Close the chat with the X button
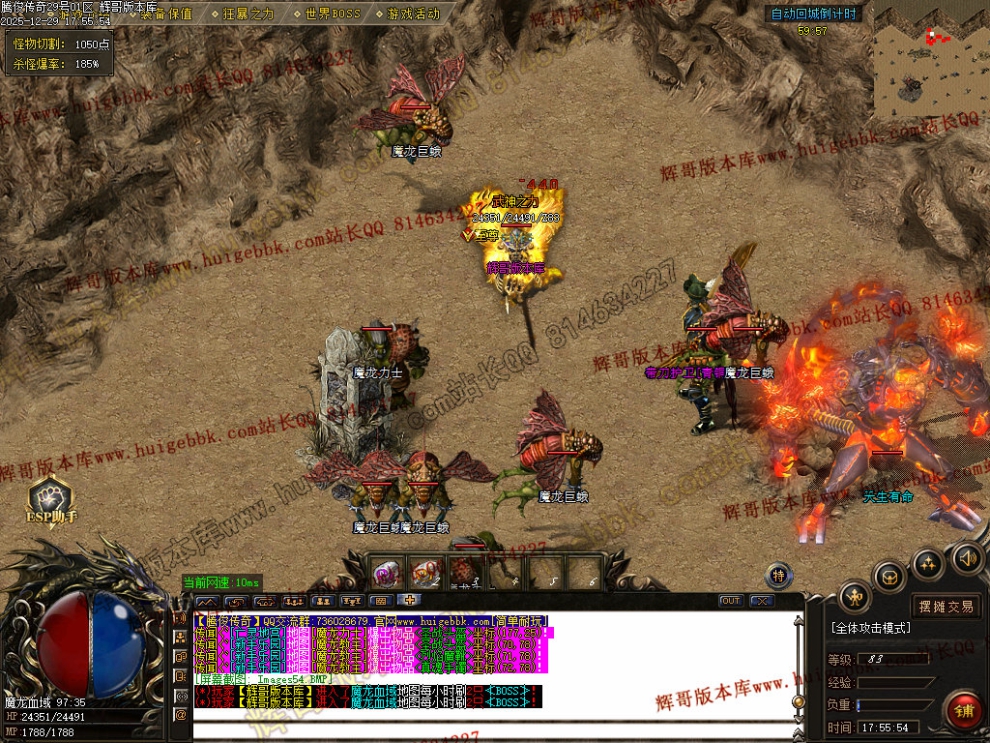This screenshot has width=990, height=743. pos(762,601)
